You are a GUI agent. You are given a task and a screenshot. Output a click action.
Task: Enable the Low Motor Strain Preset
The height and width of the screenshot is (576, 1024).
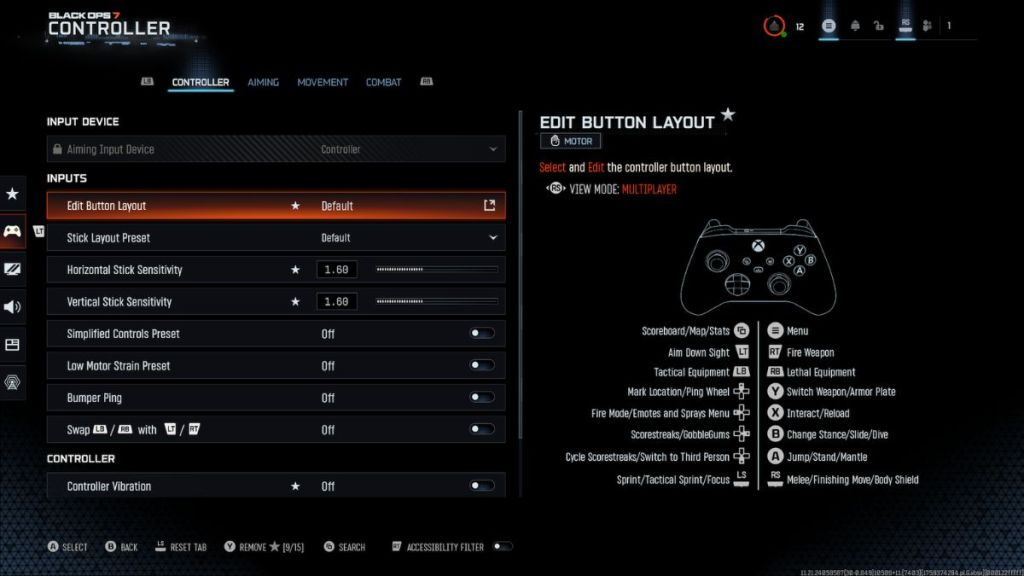coord(482,366)
